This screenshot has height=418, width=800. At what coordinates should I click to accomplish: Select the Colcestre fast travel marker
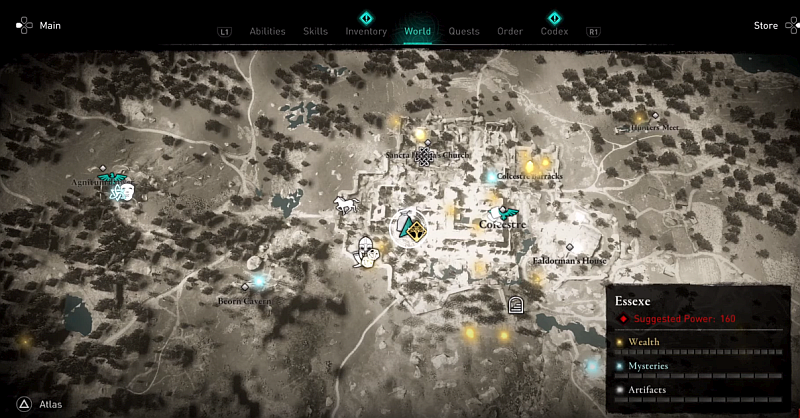coord(510,212)
